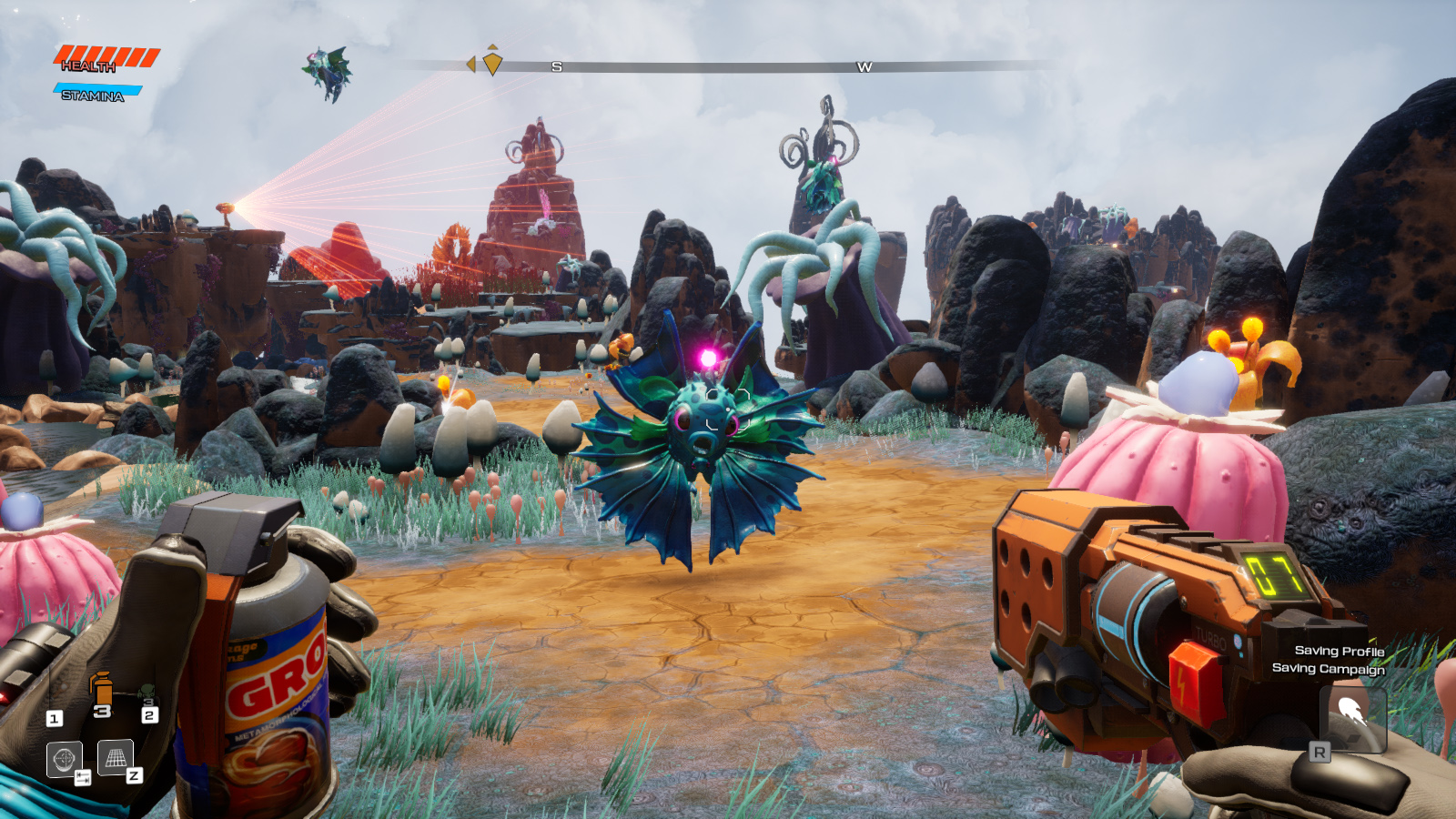Select the grenade icon in slot 3
Image resolution: width=1456 pixels, height=819 pixels.
pos(102,690)
